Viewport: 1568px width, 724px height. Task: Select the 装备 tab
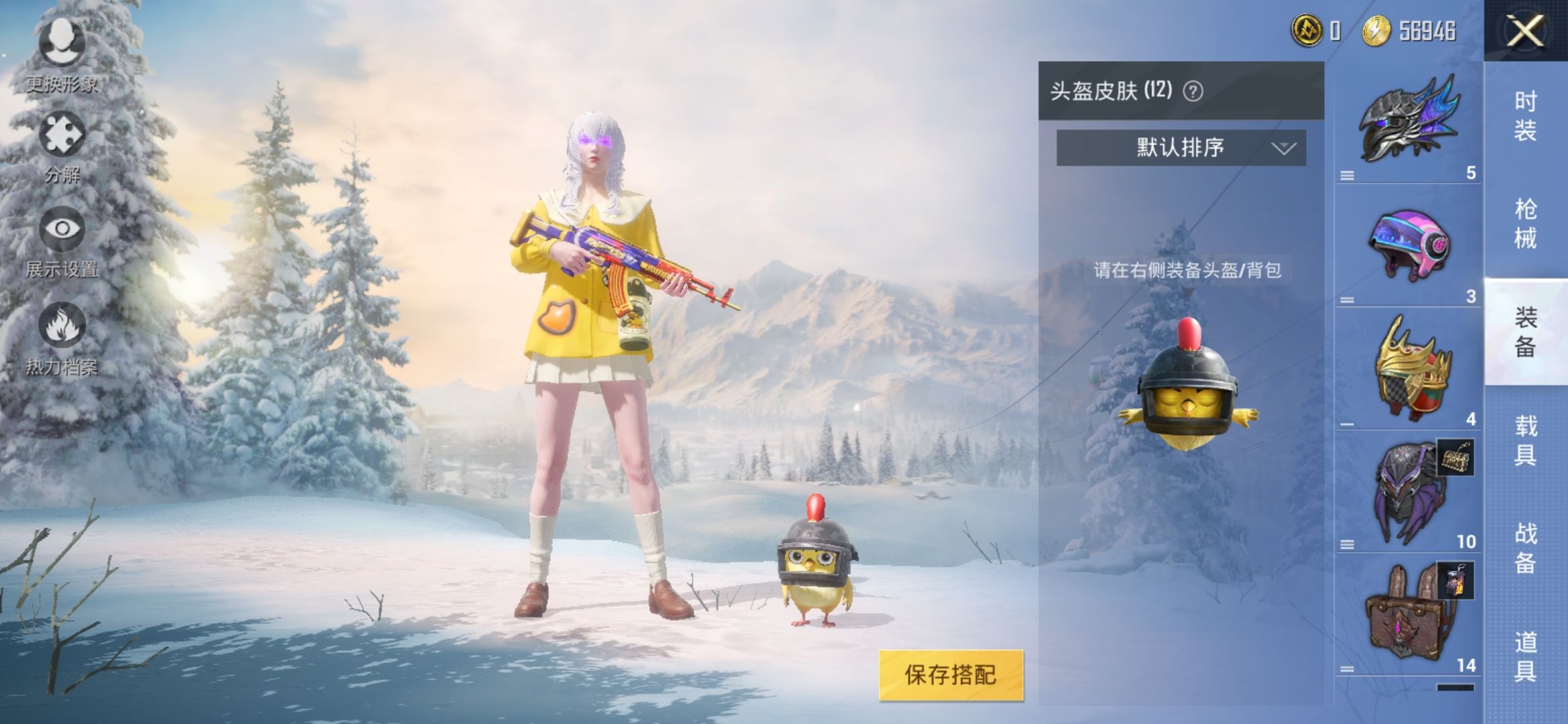point(1525,332)
